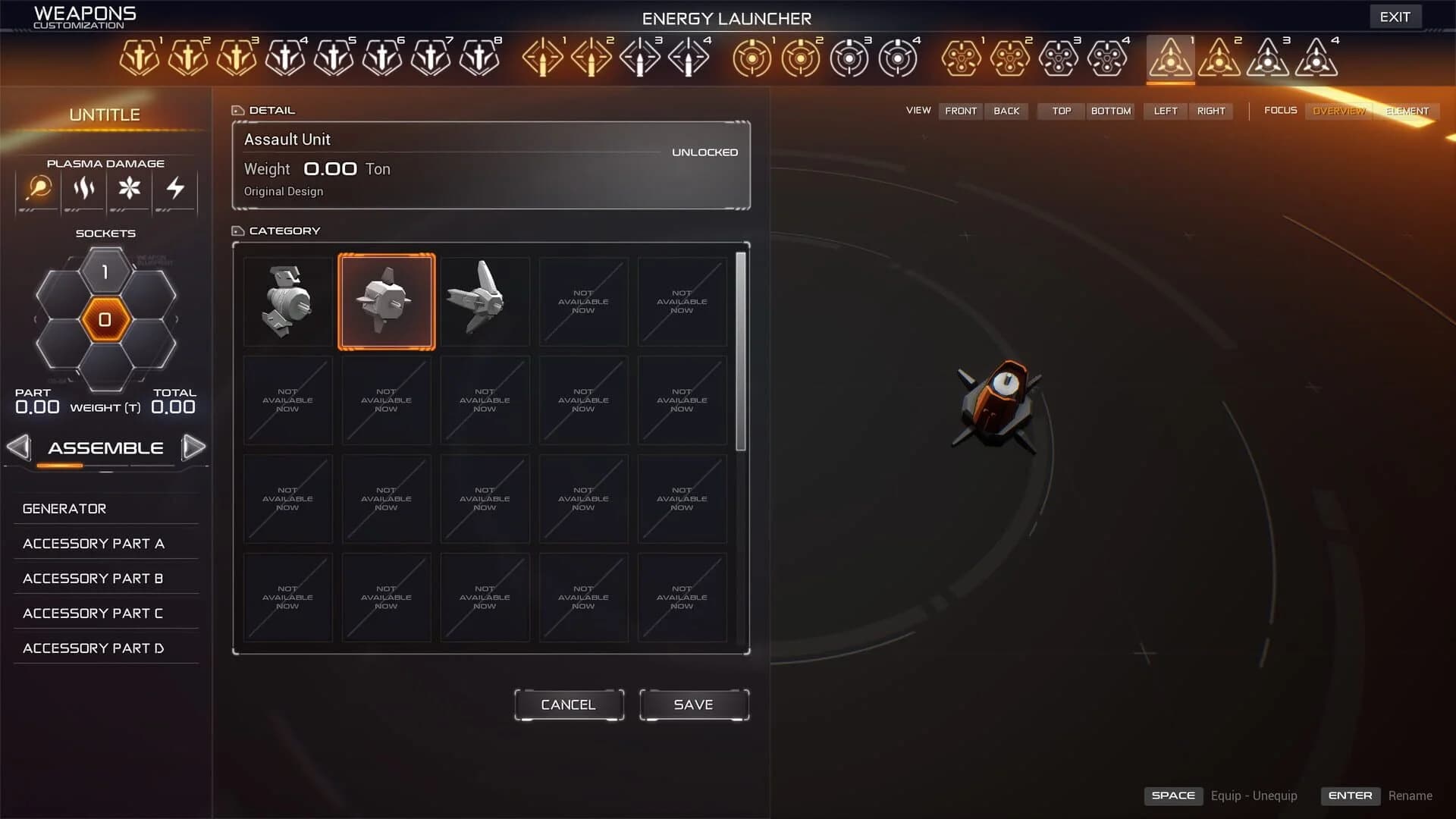Switch Focus to Element mode
Viewport: 1456px width, 819px height.
1407,111
